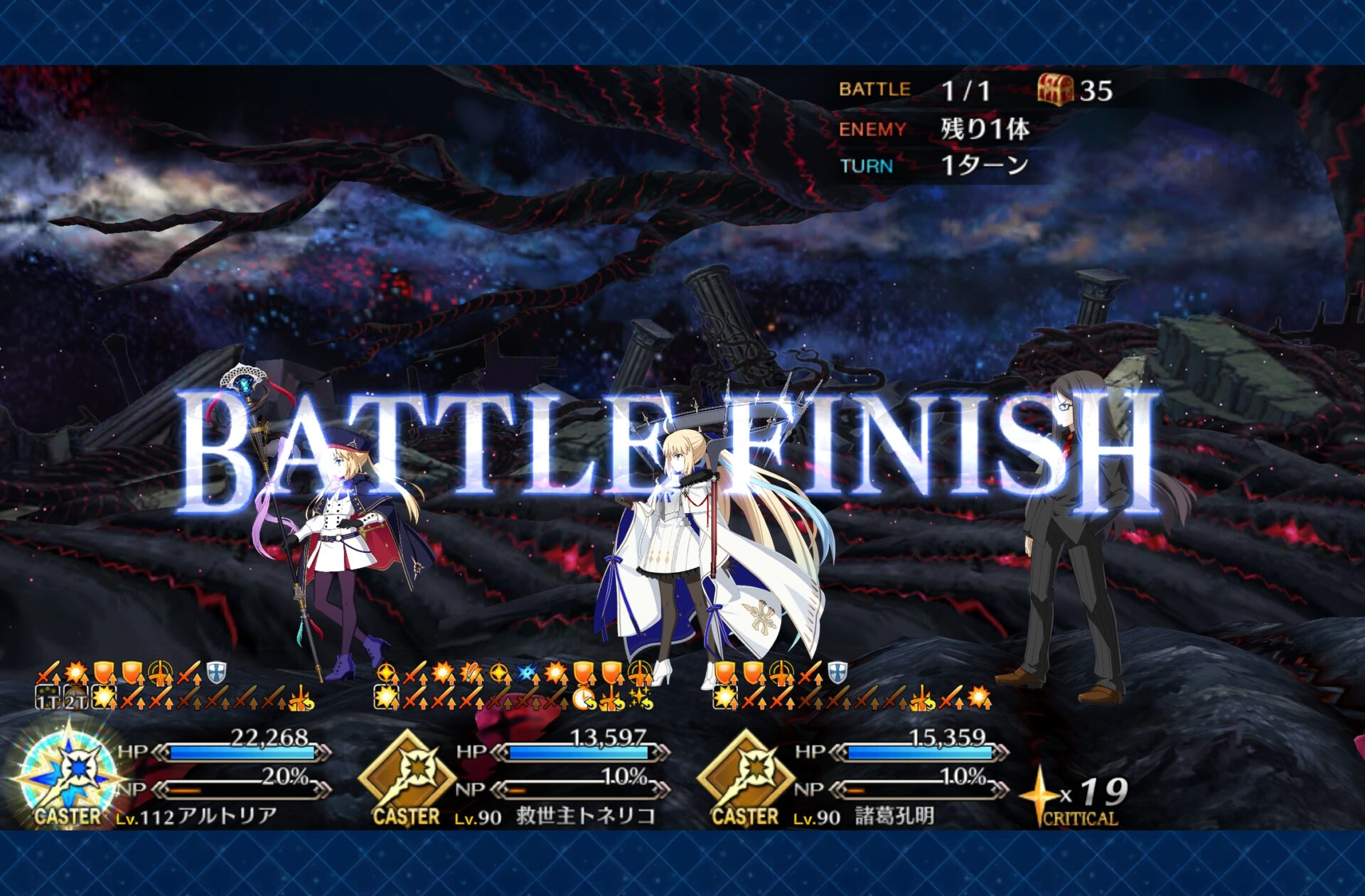Tap the glowing blue Caster class icon
The width and height of the screenshot is (1365, 896).
pos(69,776)
